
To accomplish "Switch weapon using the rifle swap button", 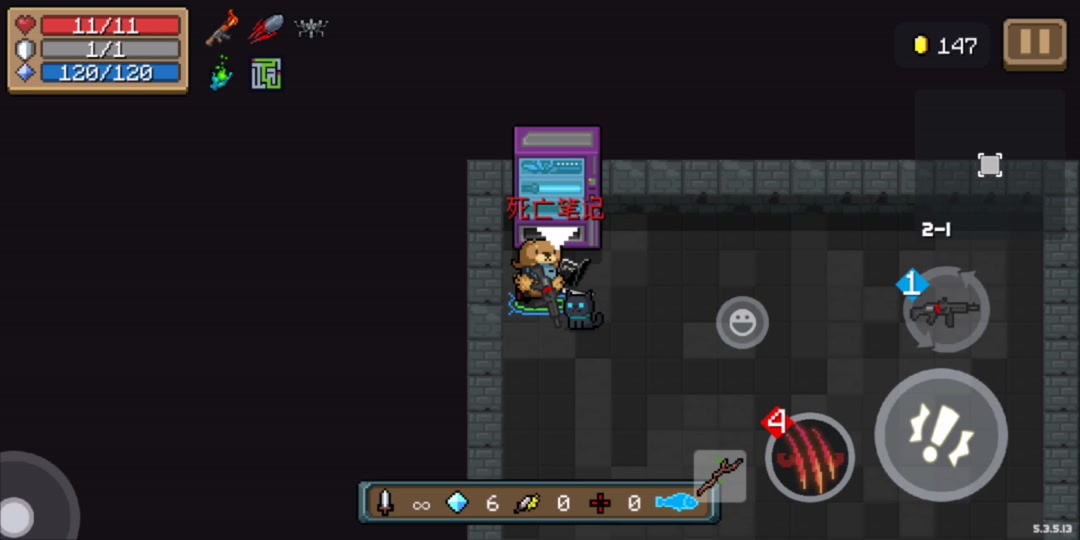I will point(945,310).
